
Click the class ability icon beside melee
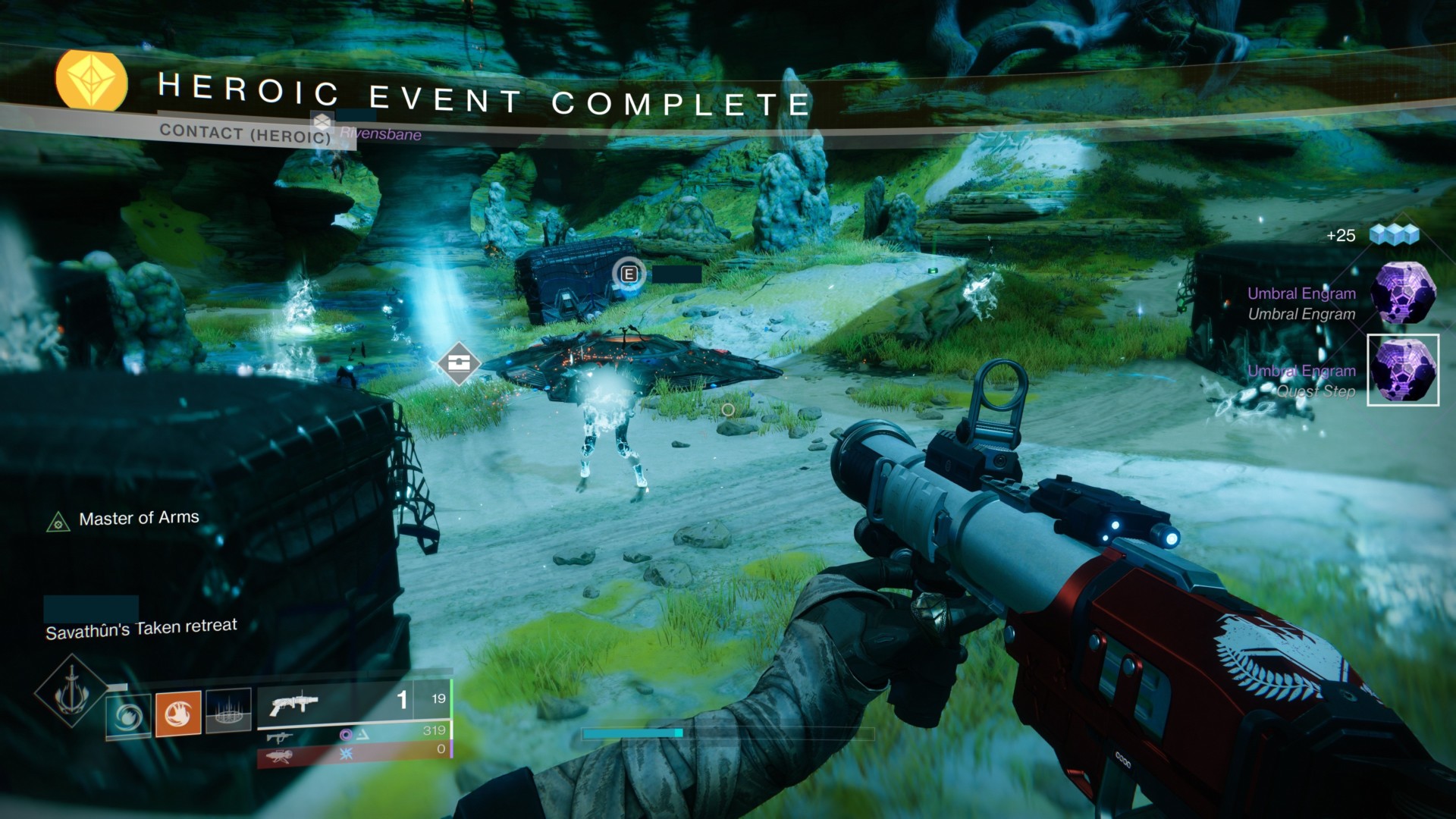coord(228,711)
